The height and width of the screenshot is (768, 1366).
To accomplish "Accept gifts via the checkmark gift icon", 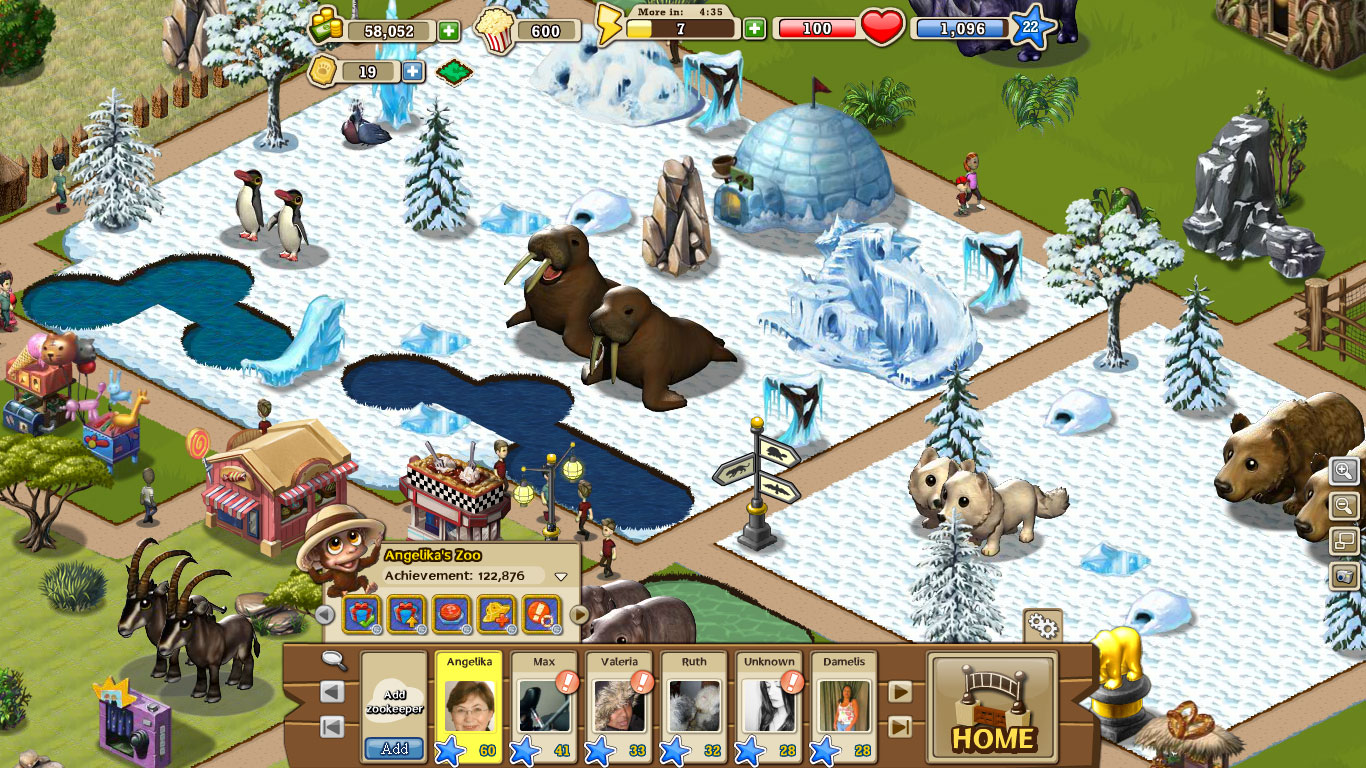I will pyautogui.click(x=361, y=613).
